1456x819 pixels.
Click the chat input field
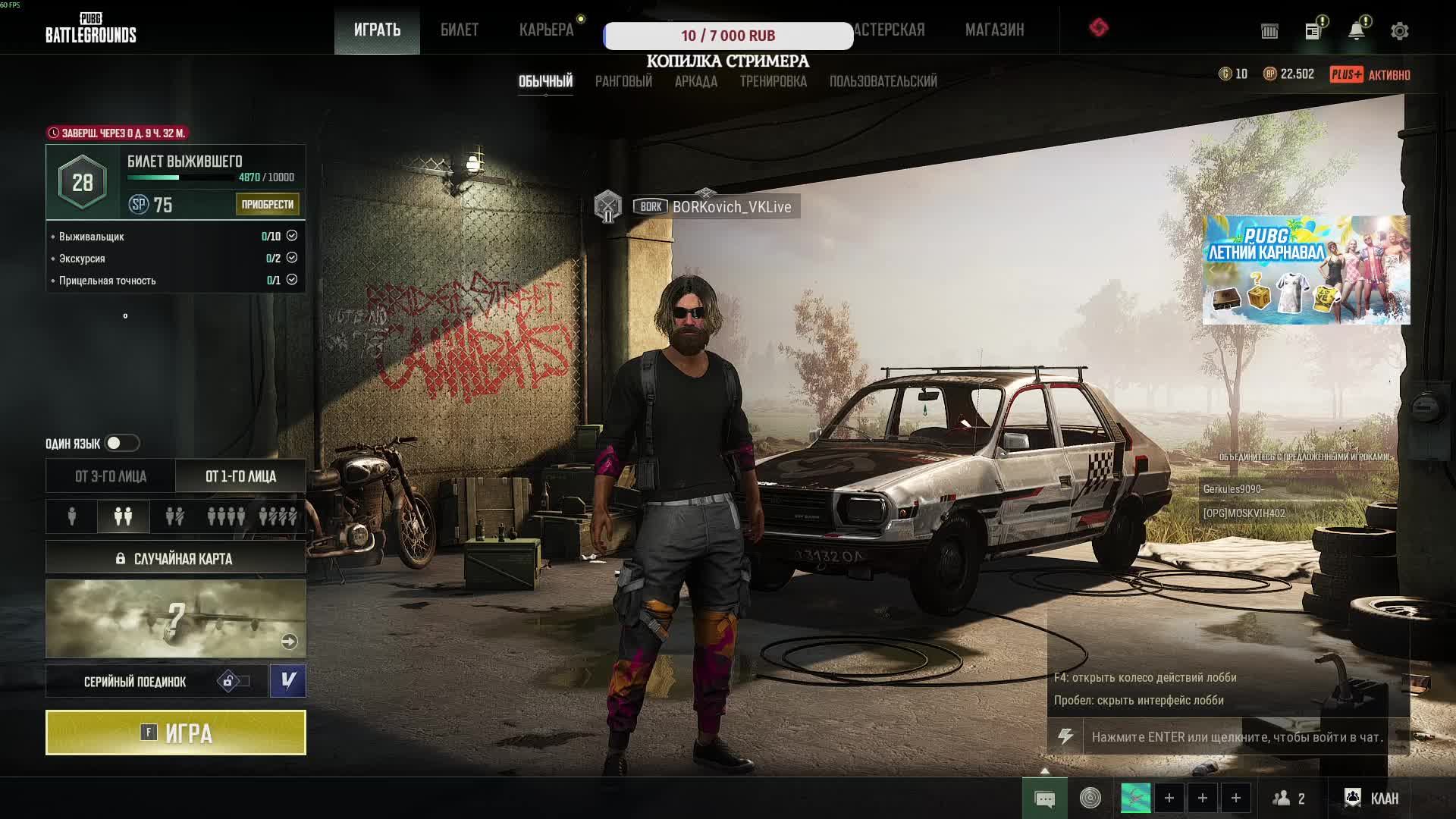[x=1236, y=736]
